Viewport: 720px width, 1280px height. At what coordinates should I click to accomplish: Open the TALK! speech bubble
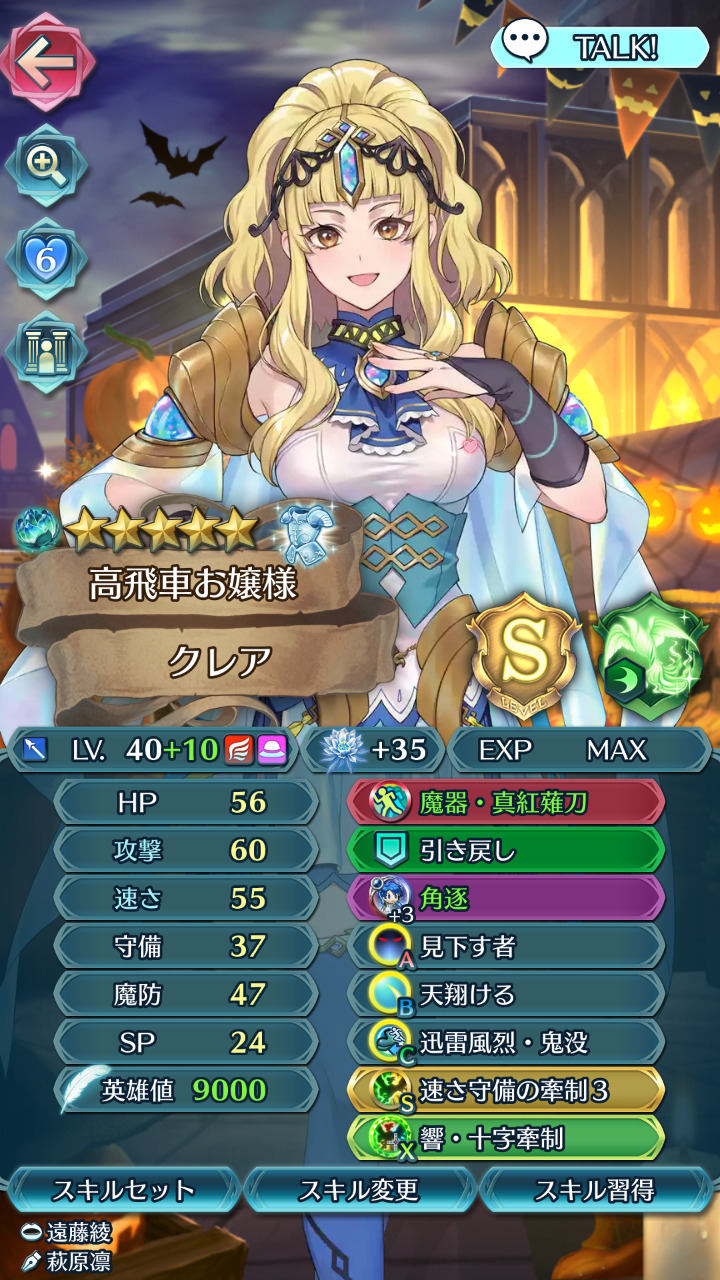[599, 46]
